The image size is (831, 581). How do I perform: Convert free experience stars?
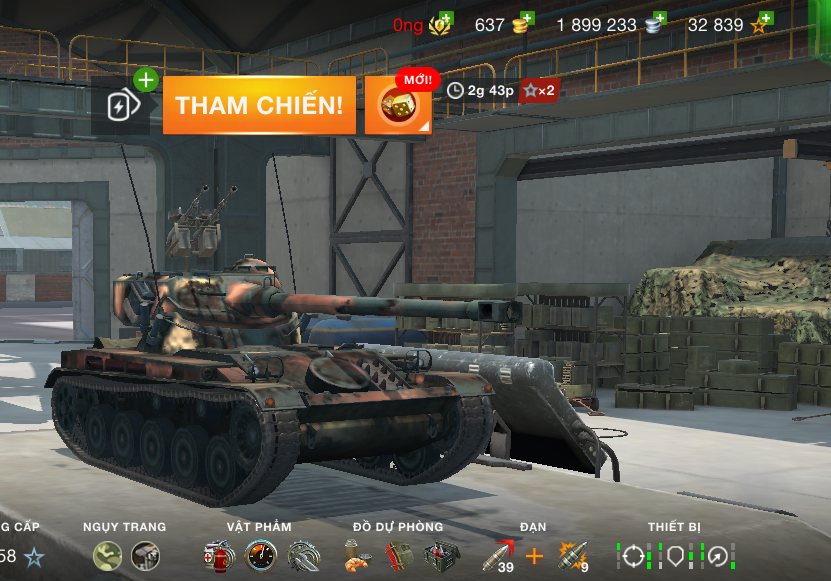click(761, 24)
